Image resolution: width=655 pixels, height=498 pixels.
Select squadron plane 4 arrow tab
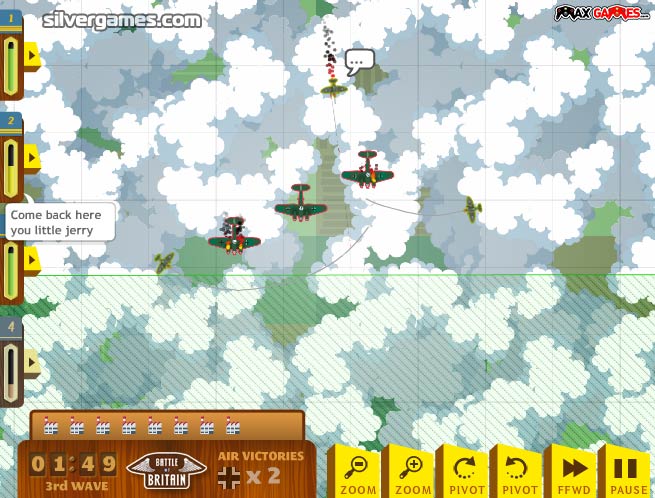pos(32,361)
